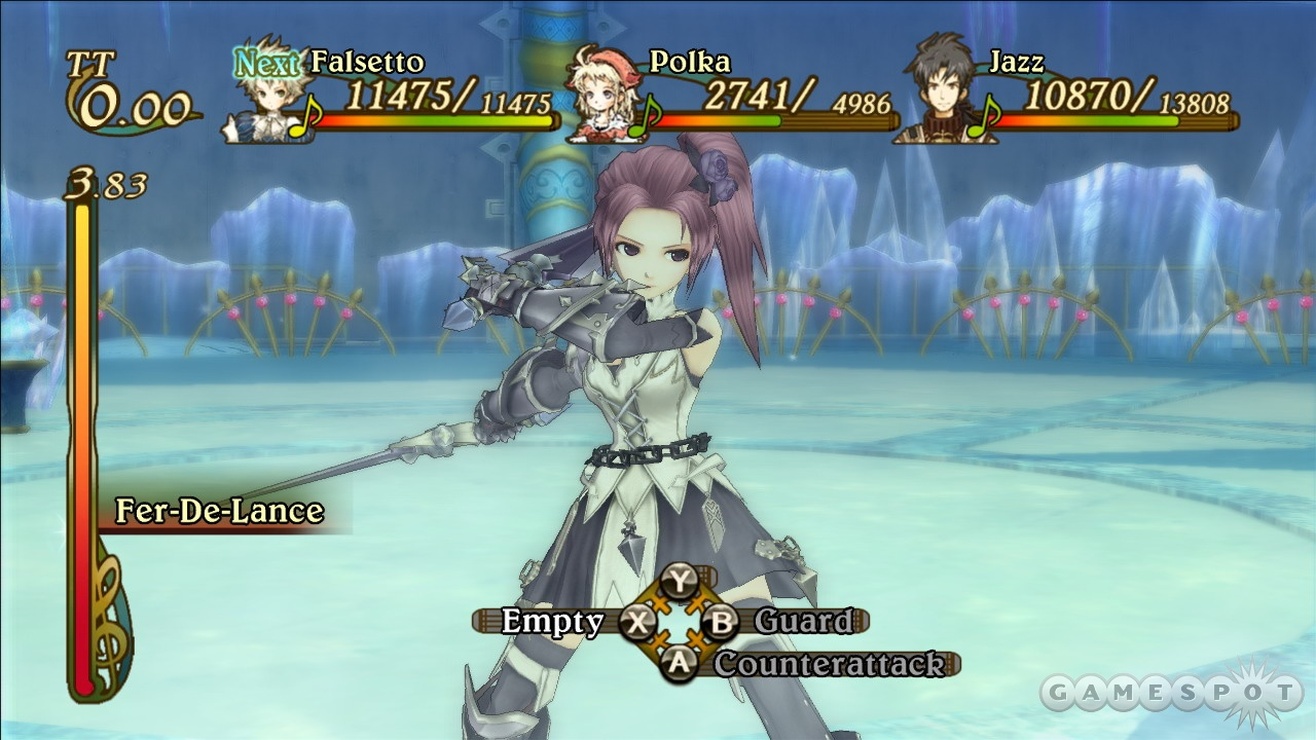The width and height of the screenshot is (1316, 740).
Task: Choose the Counterattack command
Action: pyautogui.click(x=828, y=663)
